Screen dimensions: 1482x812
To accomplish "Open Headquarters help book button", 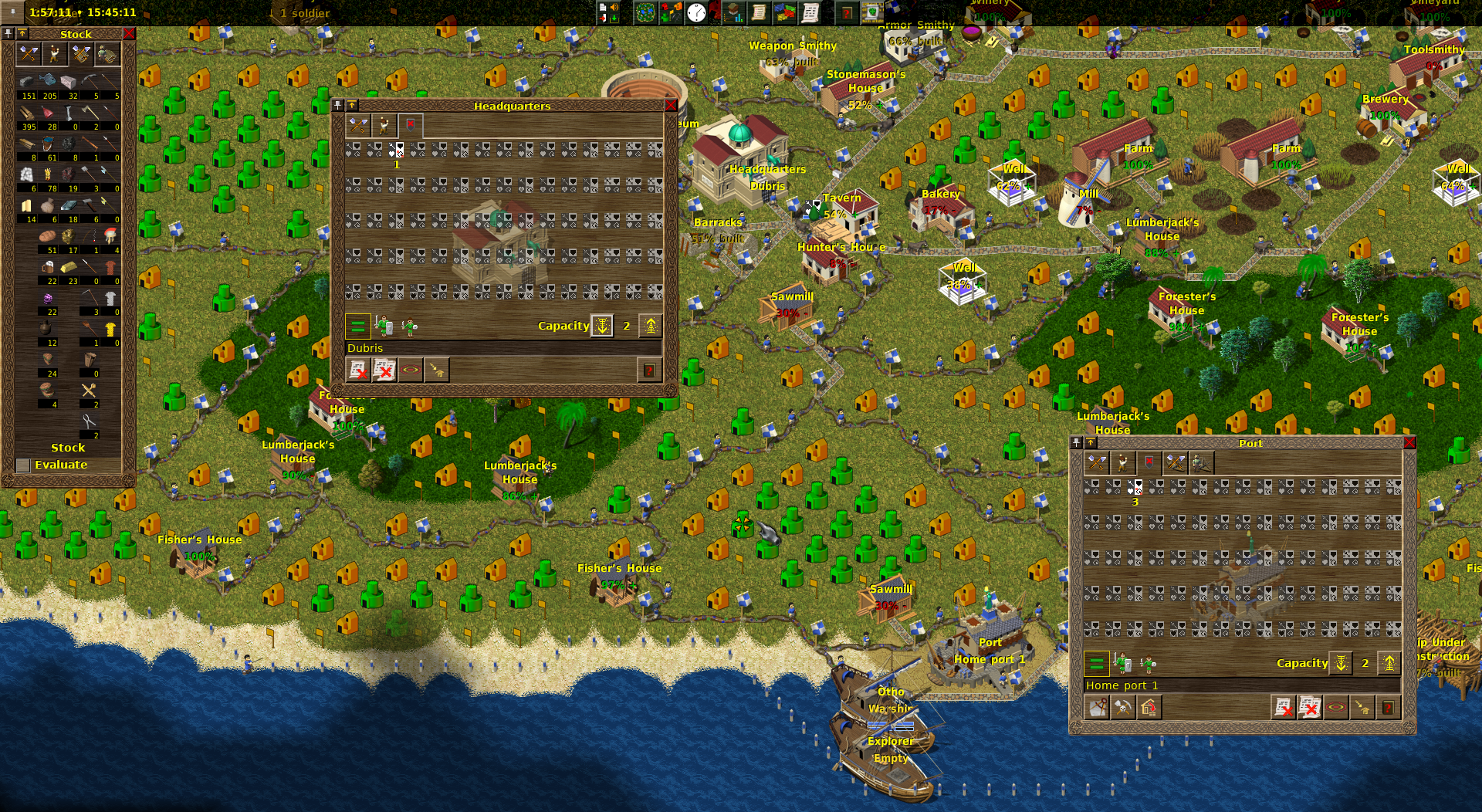I will point(649,371).
